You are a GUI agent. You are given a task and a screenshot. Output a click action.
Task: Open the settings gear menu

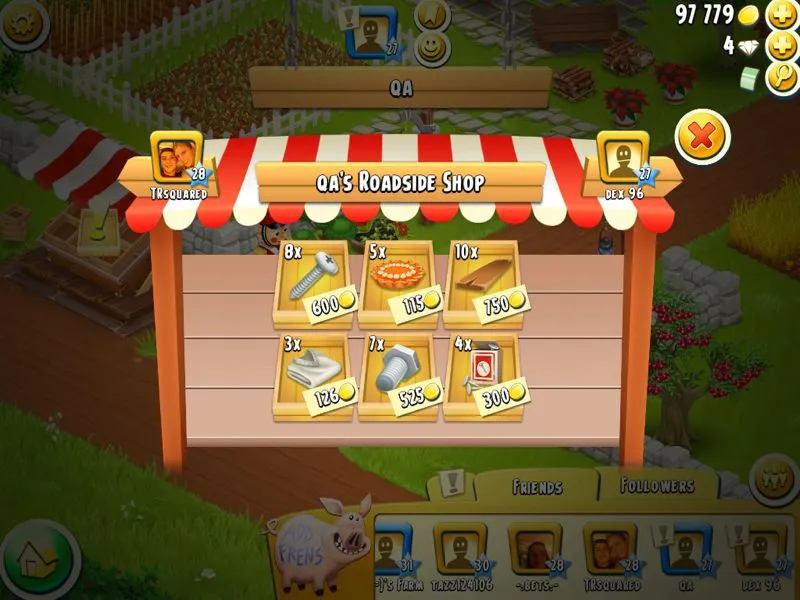coord(24,24)
